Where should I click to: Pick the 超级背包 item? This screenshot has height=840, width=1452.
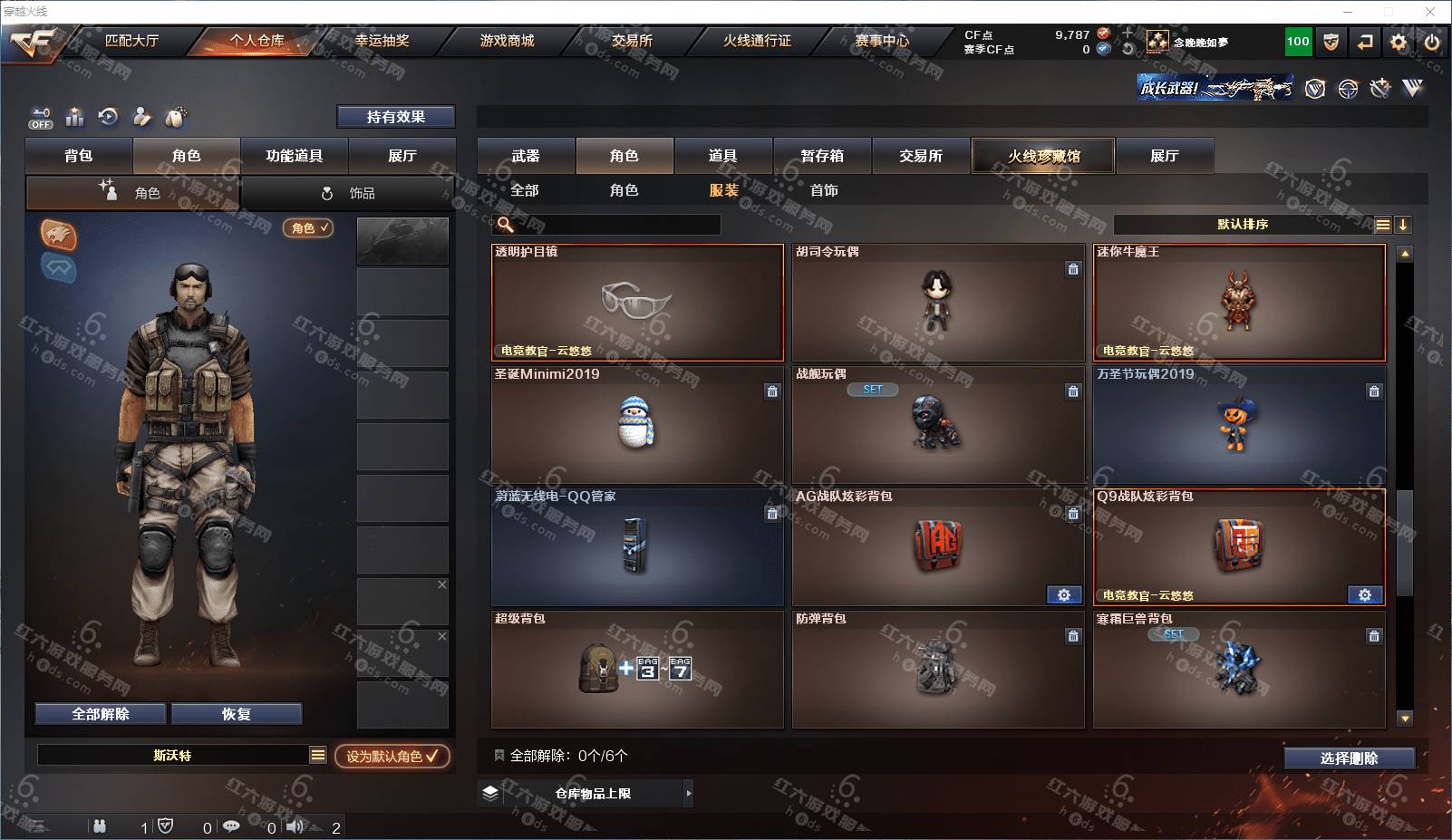pos(637,670)
